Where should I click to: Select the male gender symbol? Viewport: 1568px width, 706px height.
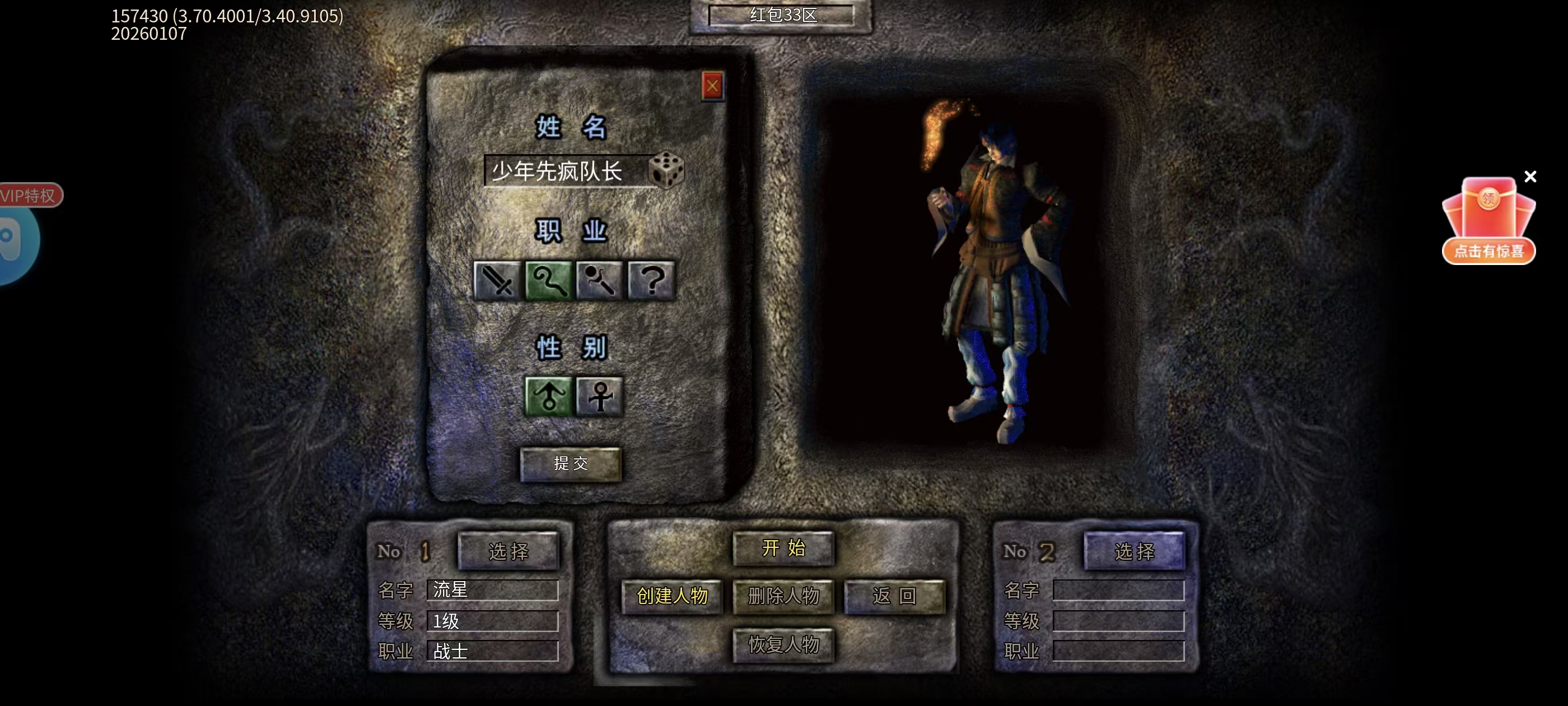pyautogui.click(x=548, y=397)
